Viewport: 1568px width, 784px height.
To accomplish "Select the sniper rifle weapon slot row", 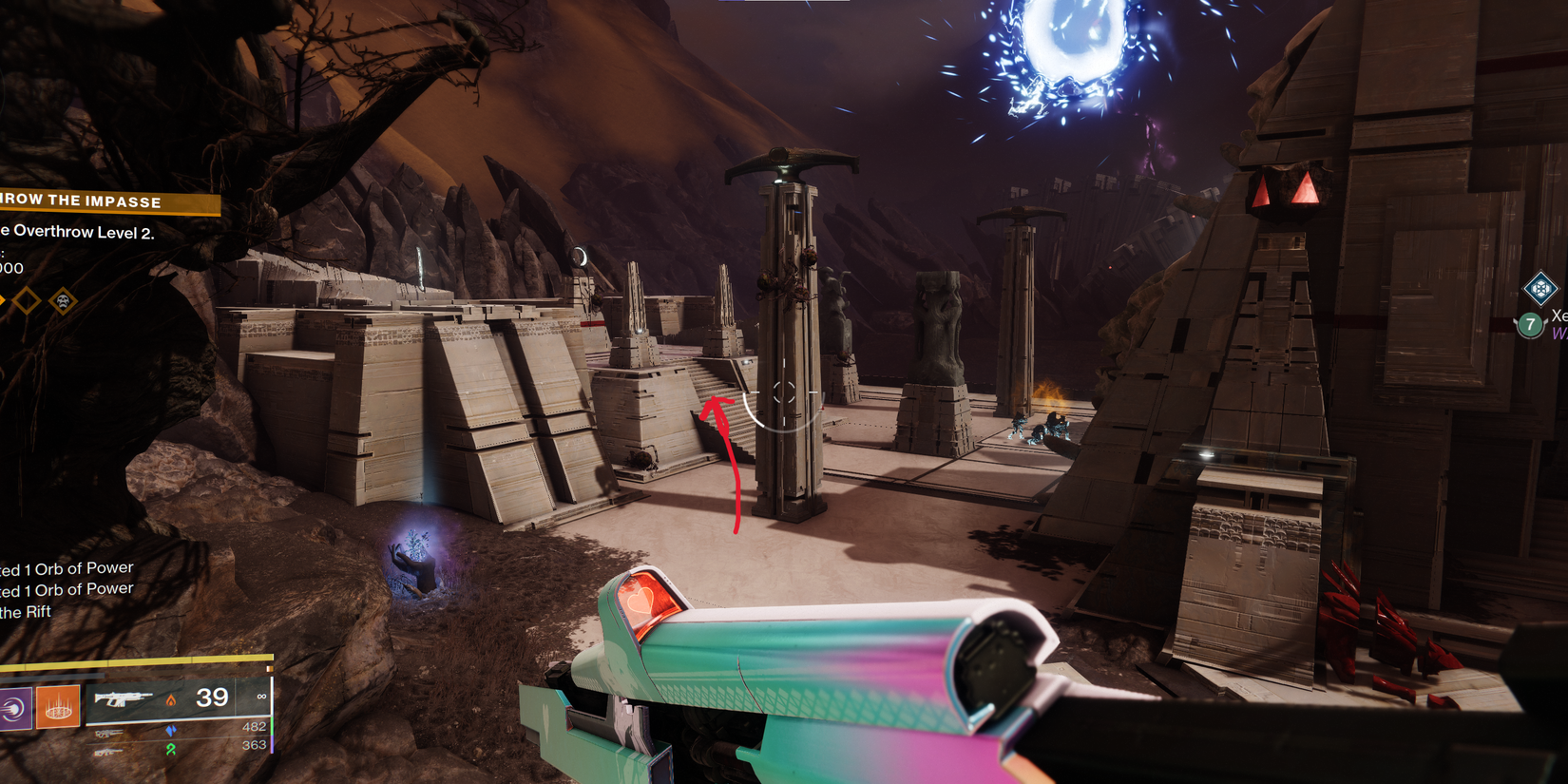I will pyautogui.click(x=109, y=731).
